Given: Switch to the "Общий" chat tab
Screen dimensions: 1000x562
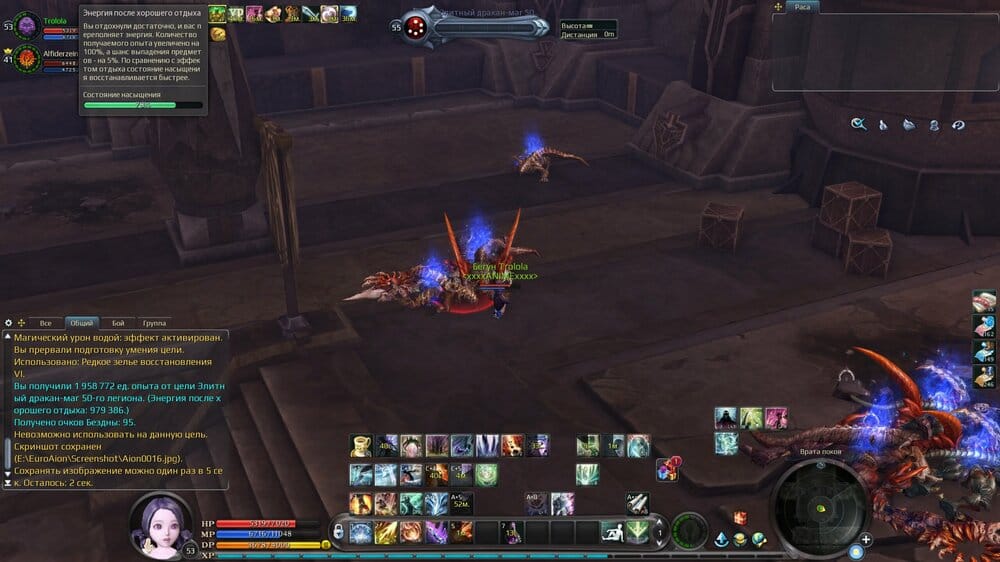Looking at the screenshot, I should pos(81,323).
